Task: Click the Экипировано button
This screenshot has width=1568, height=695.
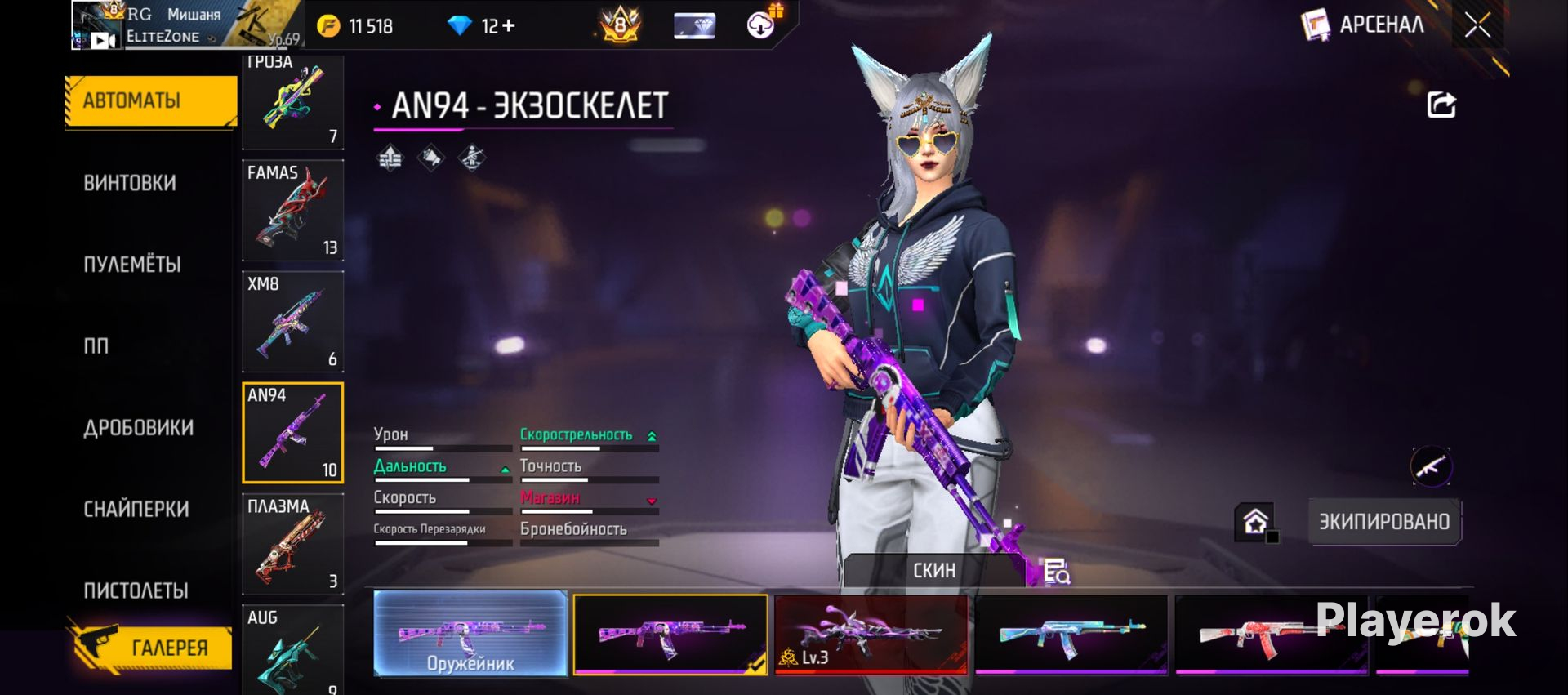Action: click(1384, 522)
